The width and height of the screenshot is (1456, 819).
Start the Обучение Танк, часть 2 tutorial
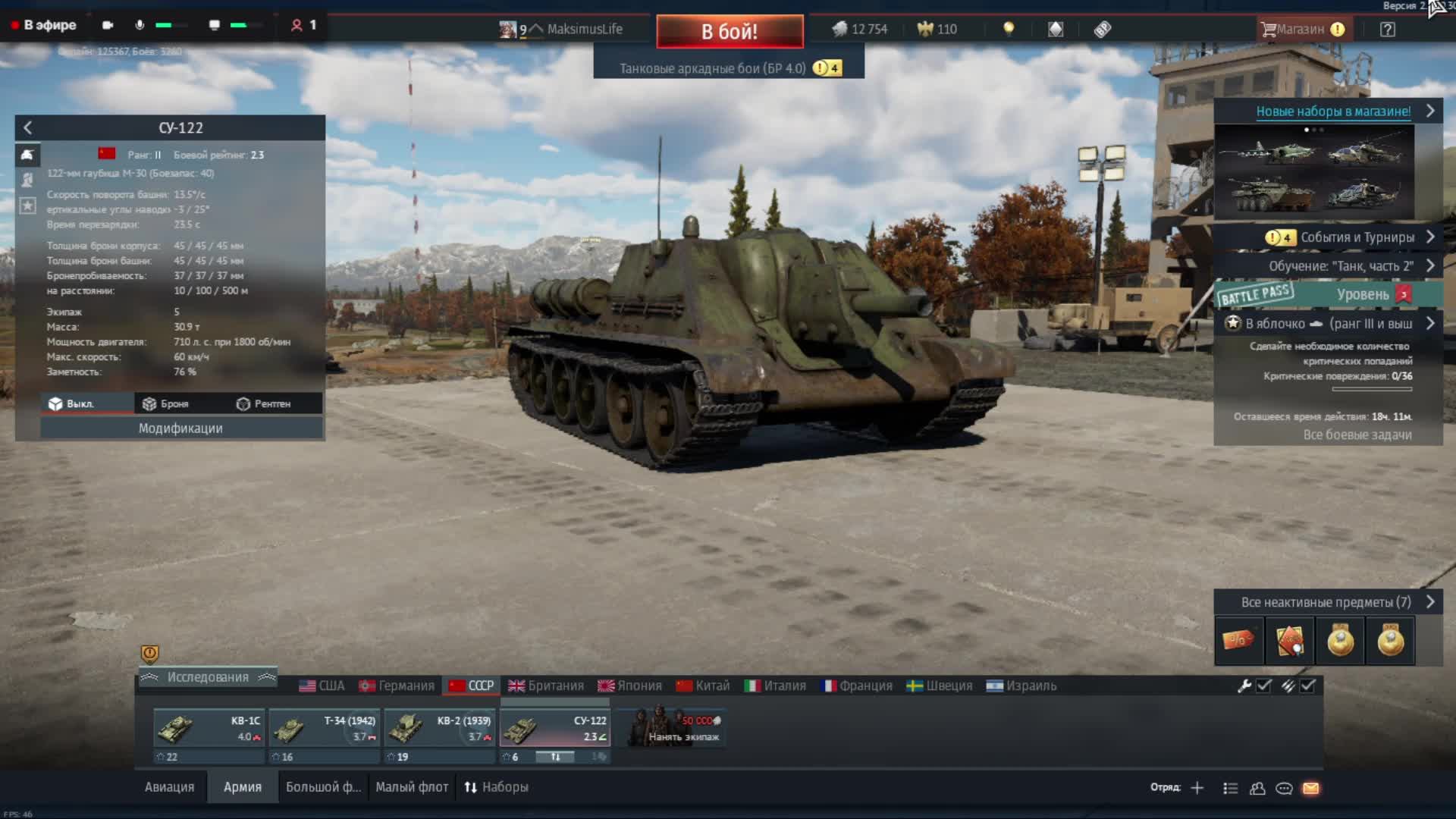click(1341, 266)
